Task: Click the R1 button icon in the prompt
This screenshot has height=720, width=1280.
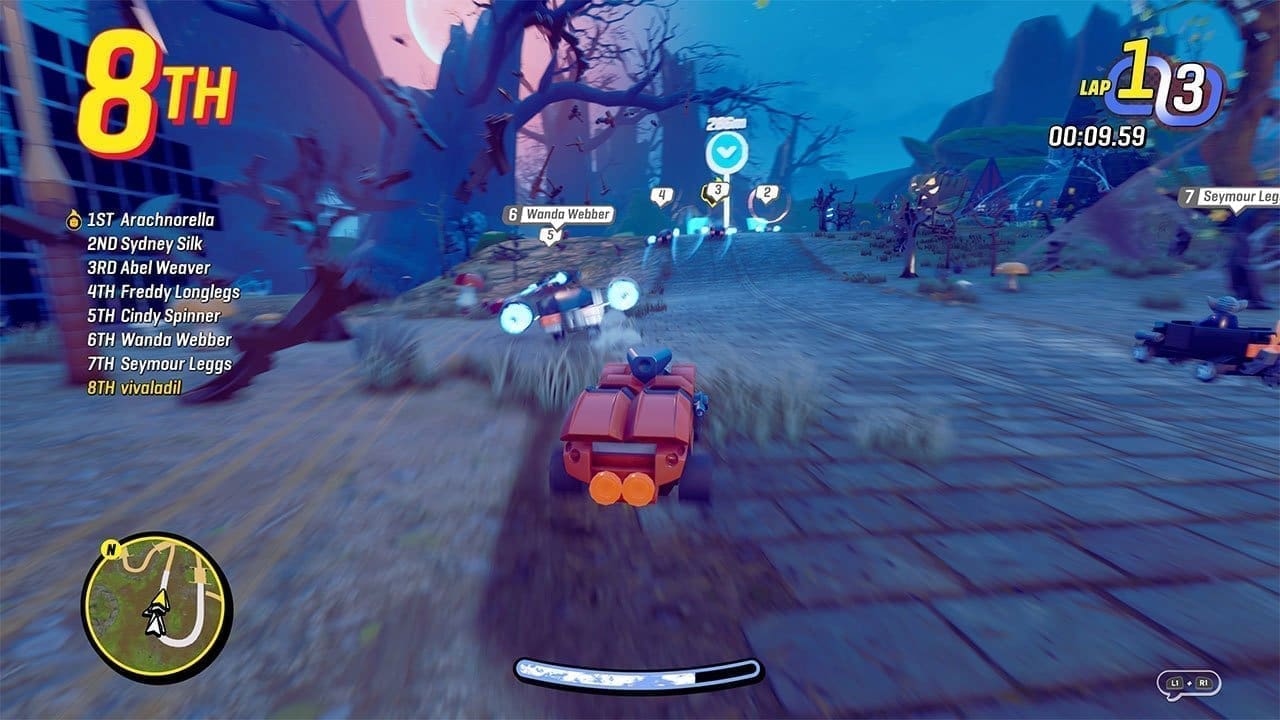Action: coord(1204,684)
